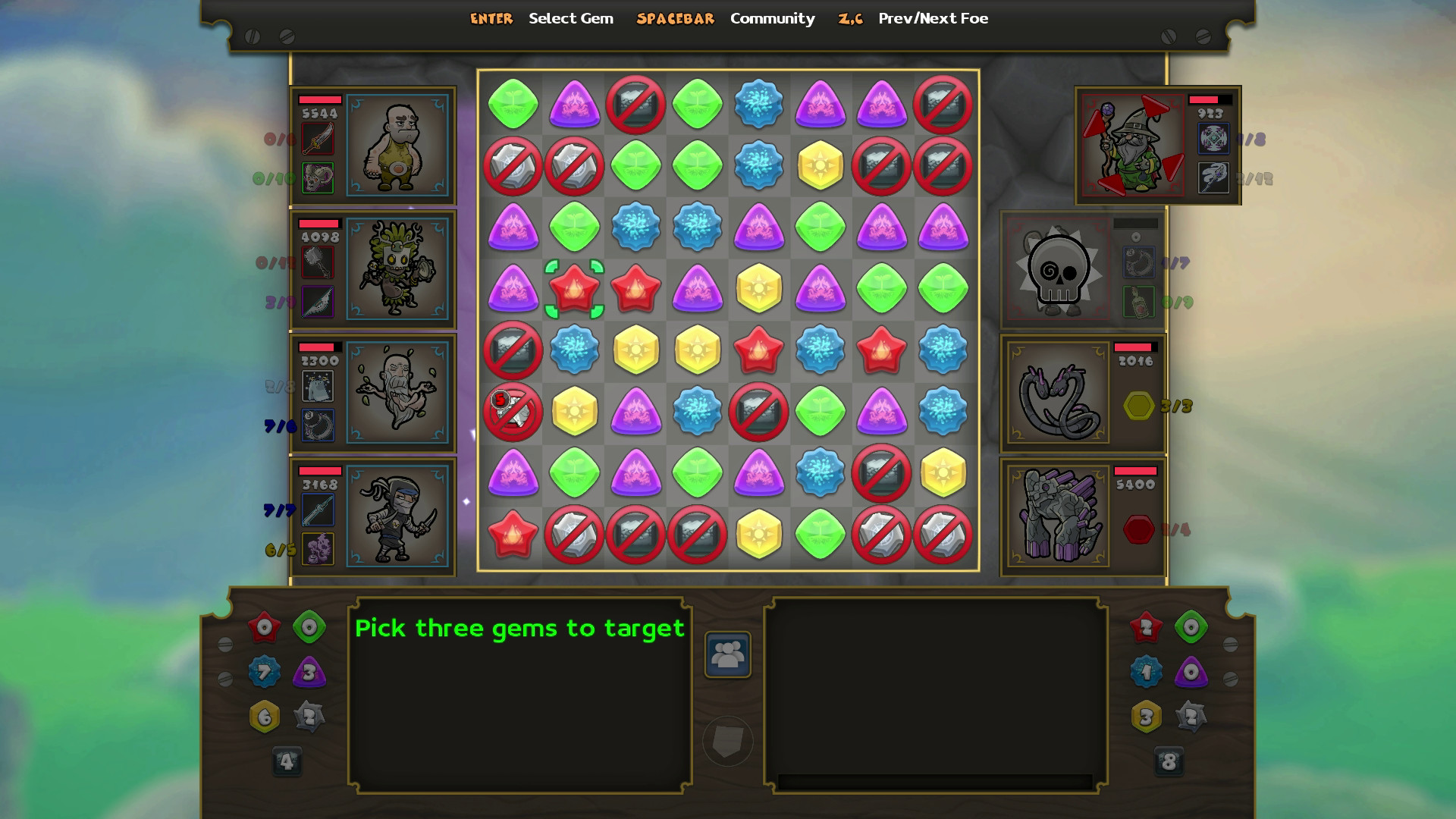The width and height of the screenshot is (1456, 819).
Task: Select the highlighted red star gem on the board
Action: [x=575, y=290]
